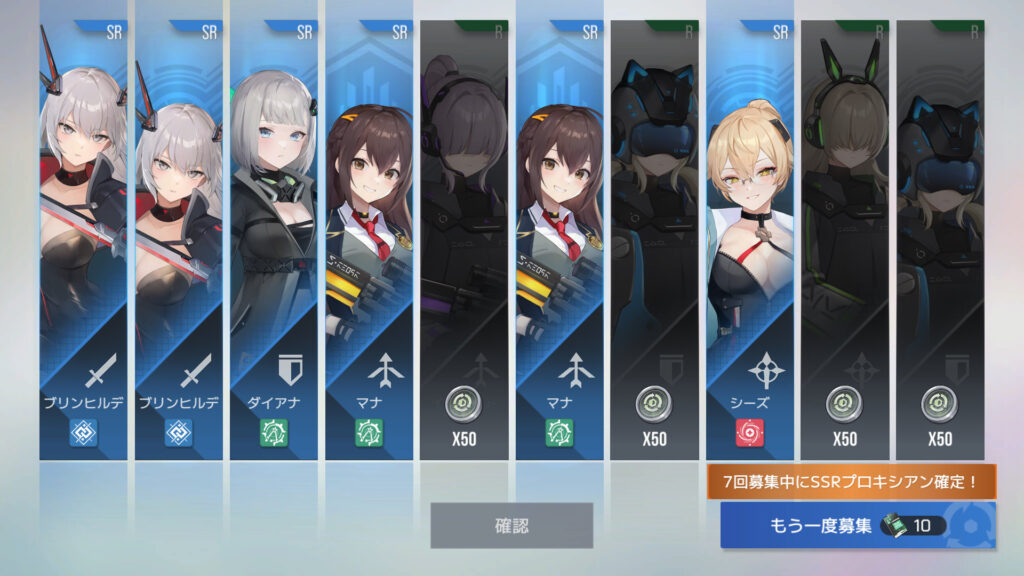This screenshot has height=576, width=1024.
Task: Pick the R card with green bunny-ear headset
Action: pos(844,240)
